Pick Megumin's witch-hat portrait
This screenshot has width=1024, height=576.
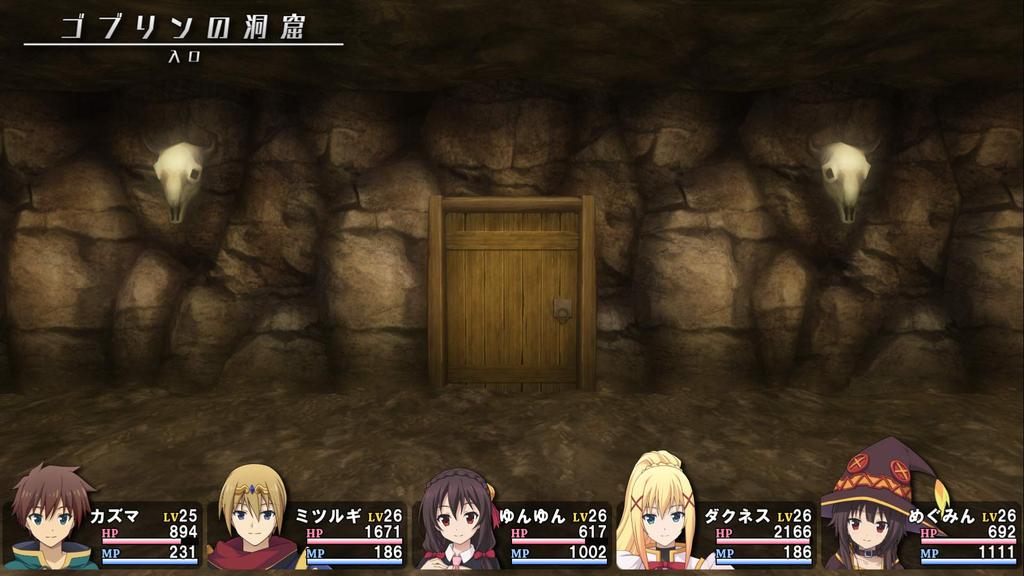coord(866,515)
